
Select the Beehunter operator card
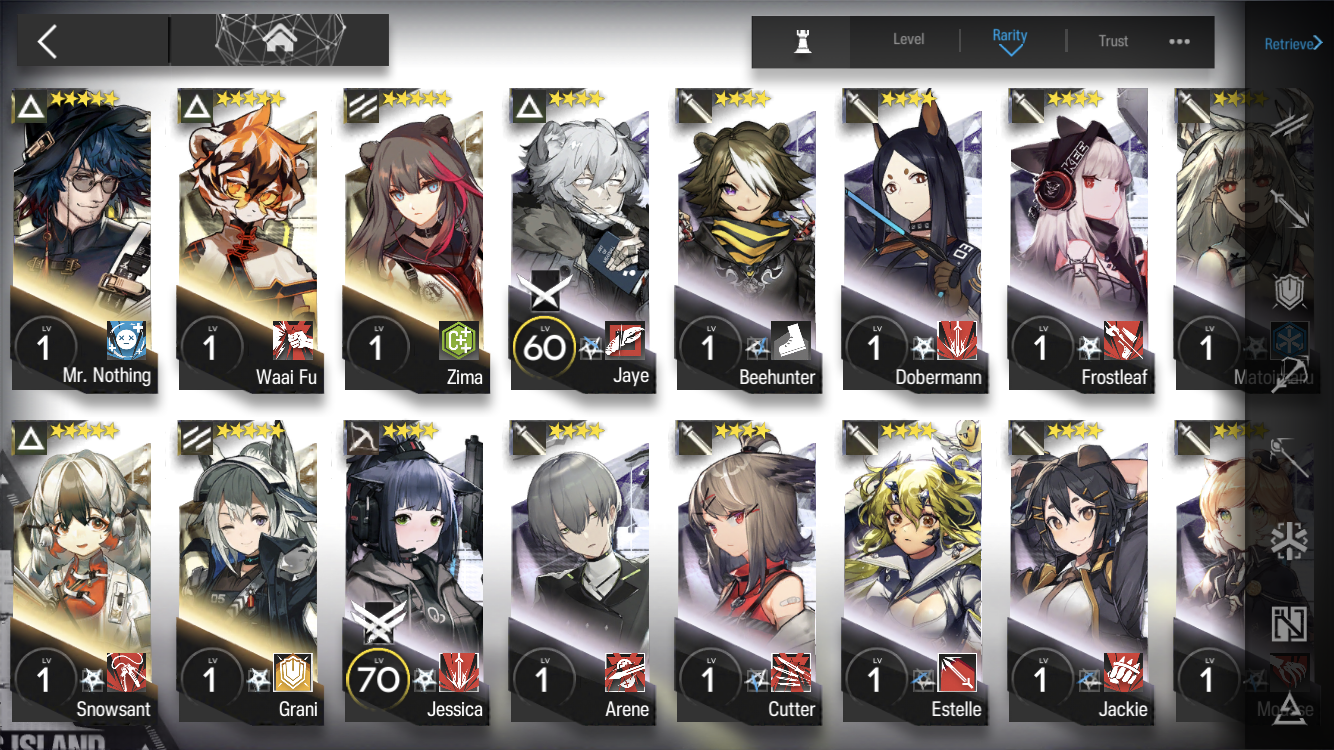pos(748,240)
